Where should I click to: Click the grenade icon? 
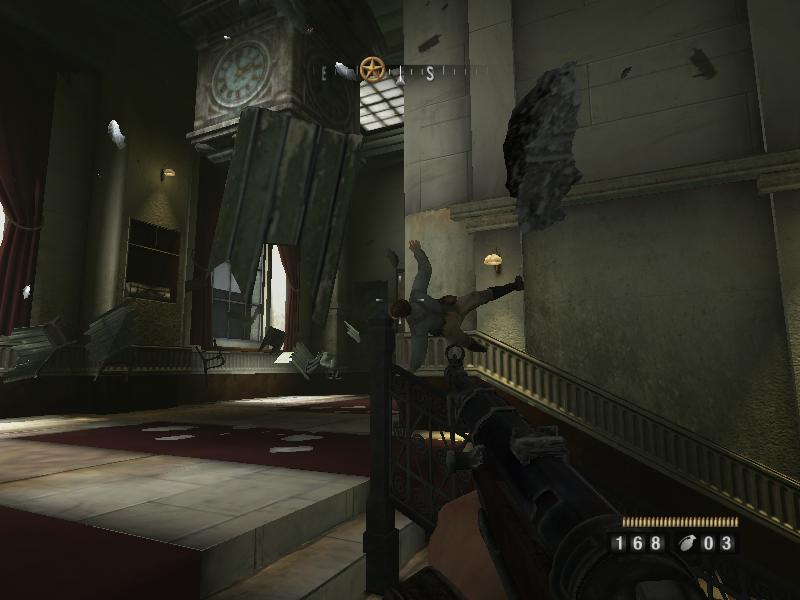coord(687,544)
